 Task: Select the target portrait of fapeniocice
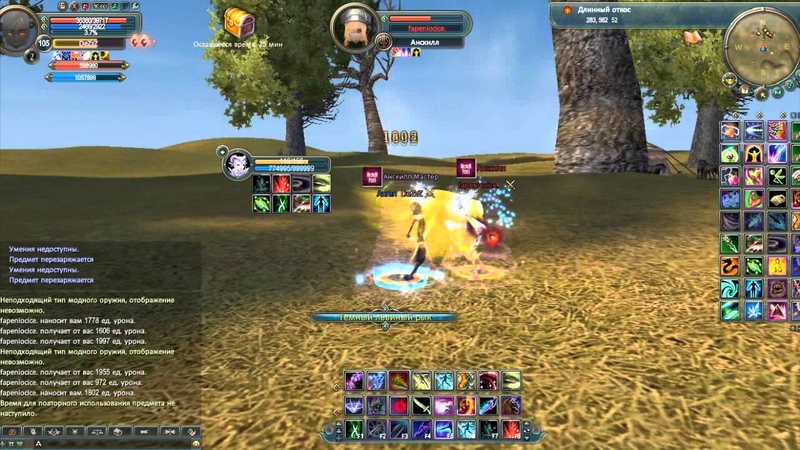(x=353, y=22)
